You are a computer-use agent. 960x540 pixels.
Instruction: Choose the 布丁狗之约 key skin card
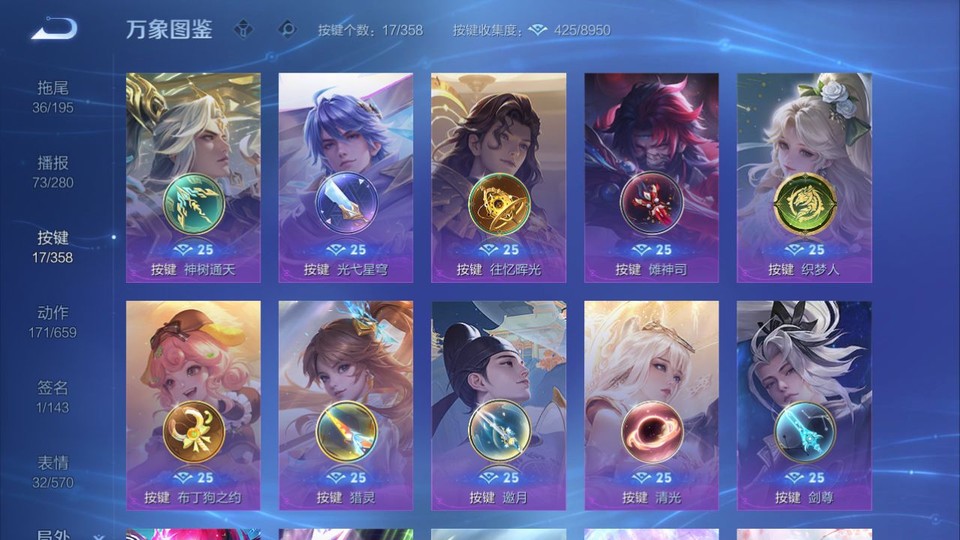click(x=193, y=405)
